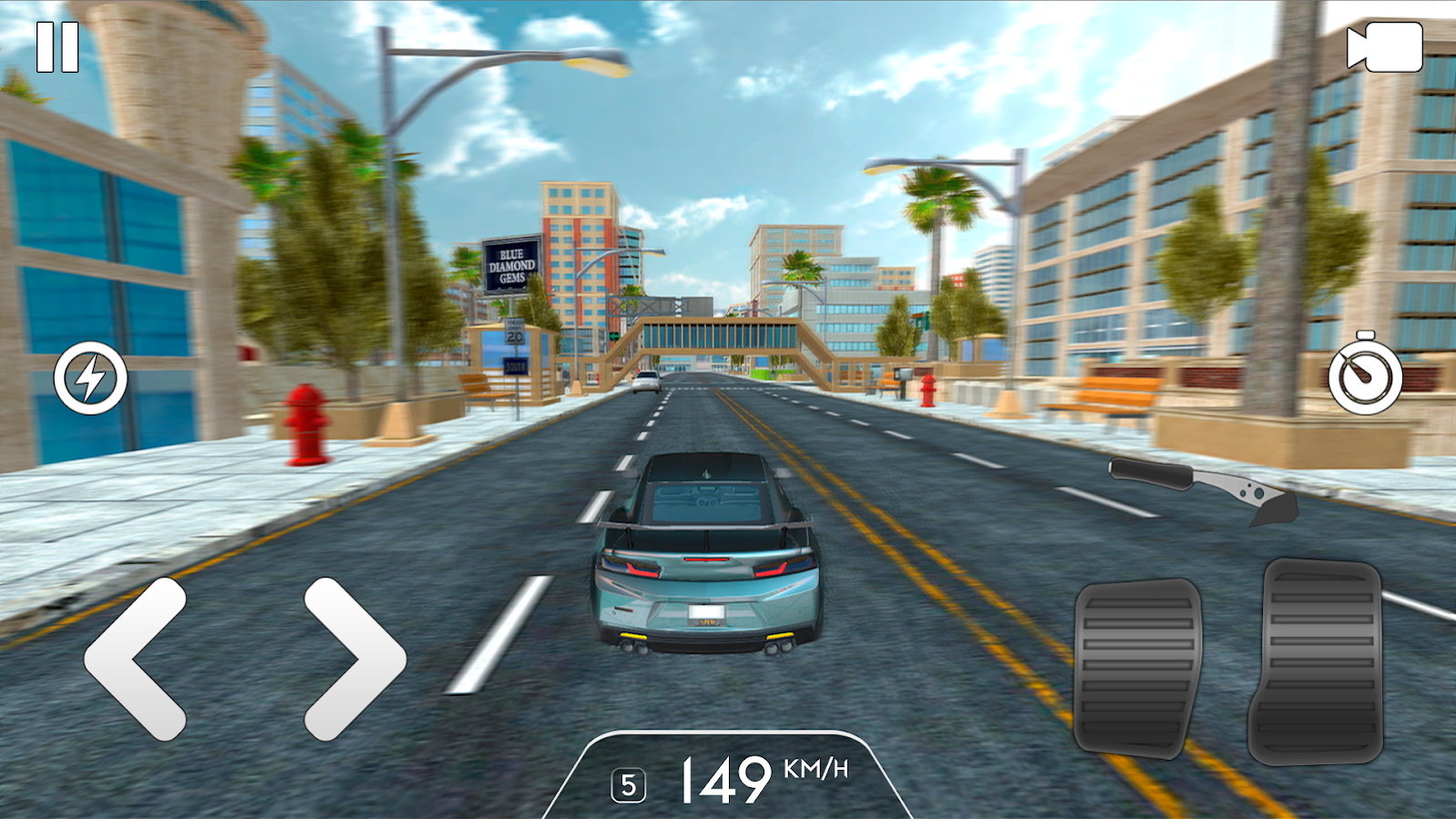Pause the game
1456x819 pixels.
[57, 47]
